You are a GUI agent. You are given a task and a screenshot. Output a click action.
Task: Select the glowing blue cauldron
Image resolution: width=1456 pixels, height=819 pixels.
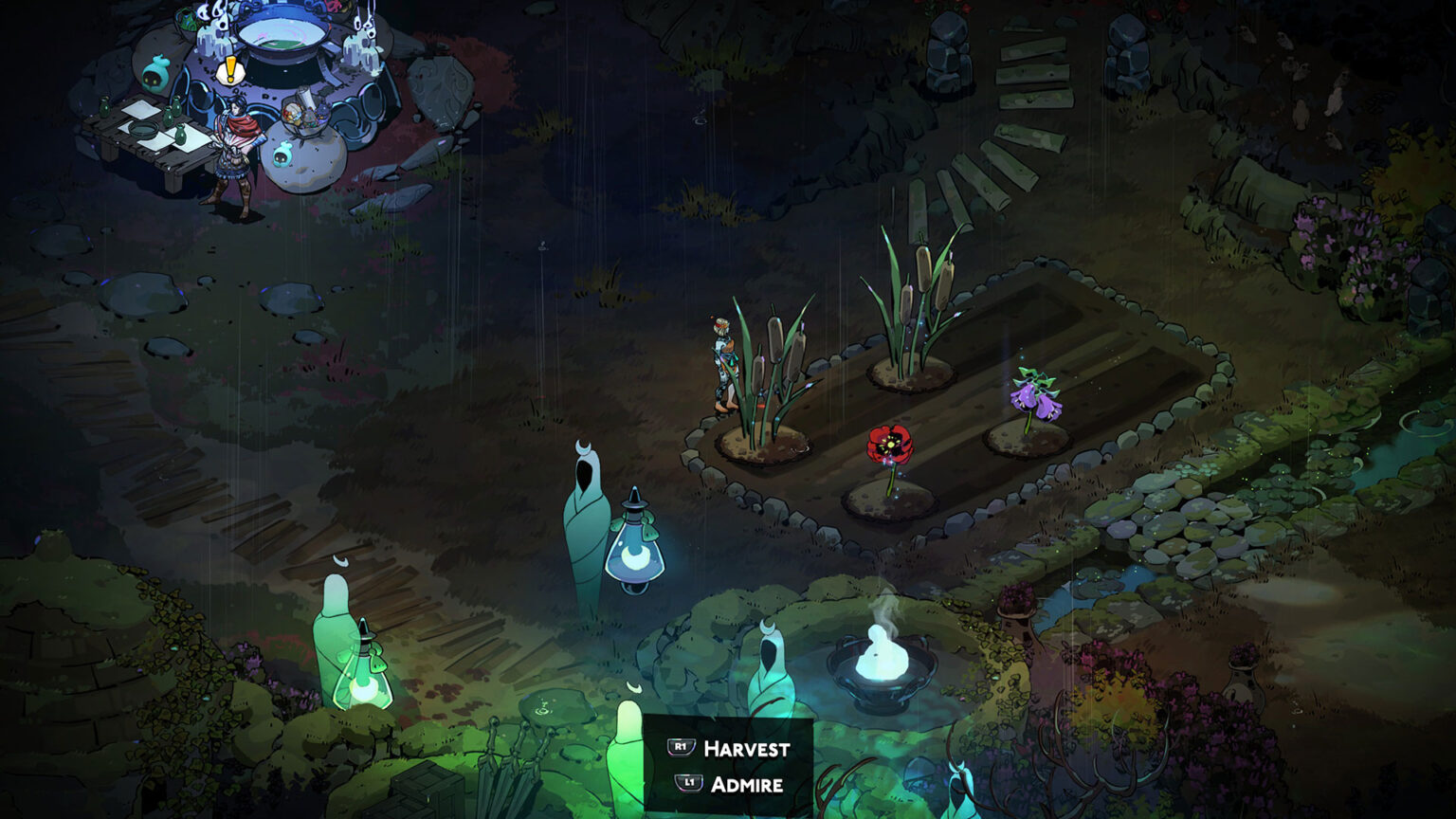pos(284,38)
